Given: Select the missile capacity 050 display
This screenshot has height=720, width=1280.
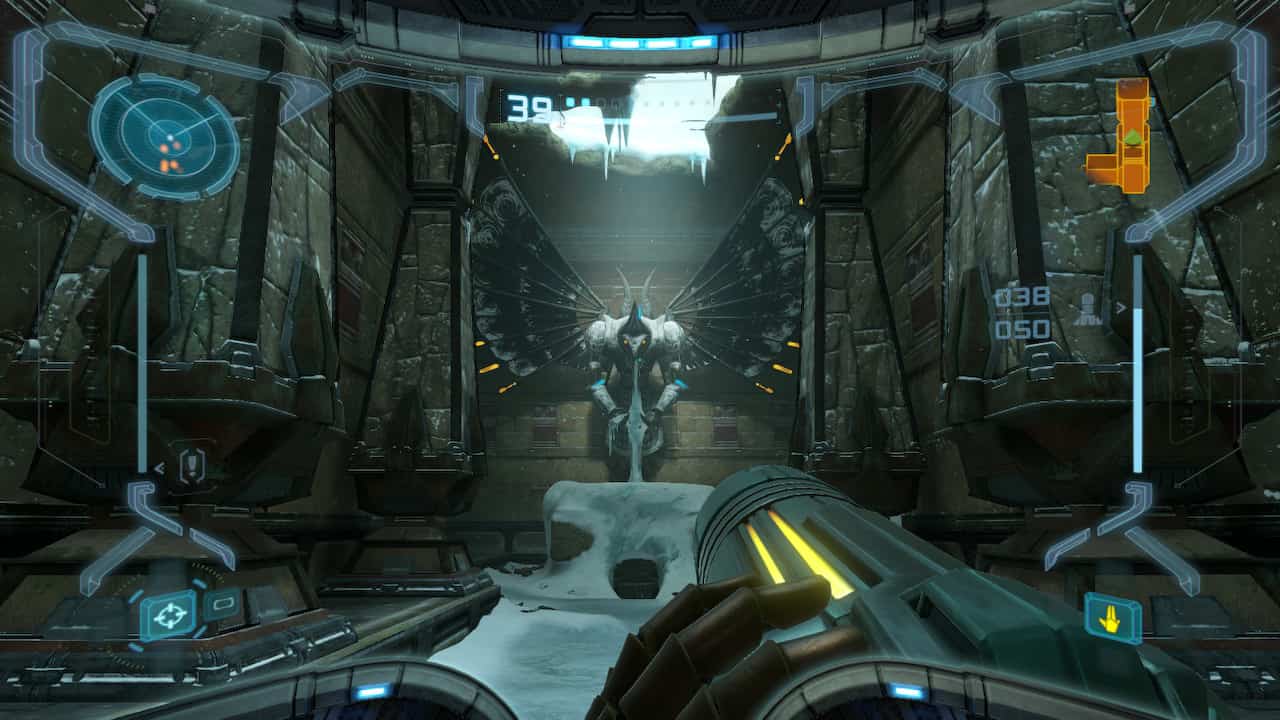Looking at the screenshot, I should 1023,328.
